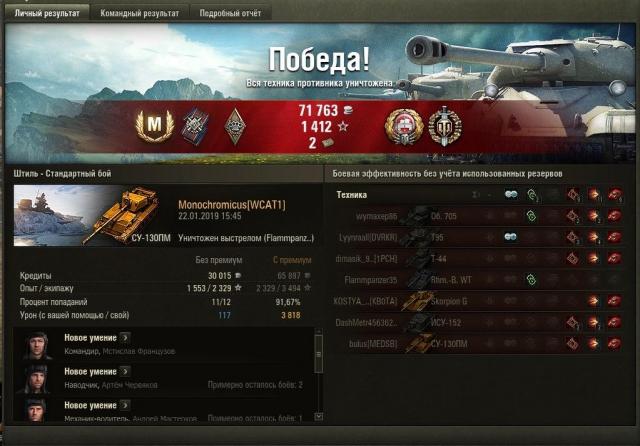Click the crew list scrollbar

point(319,375)
